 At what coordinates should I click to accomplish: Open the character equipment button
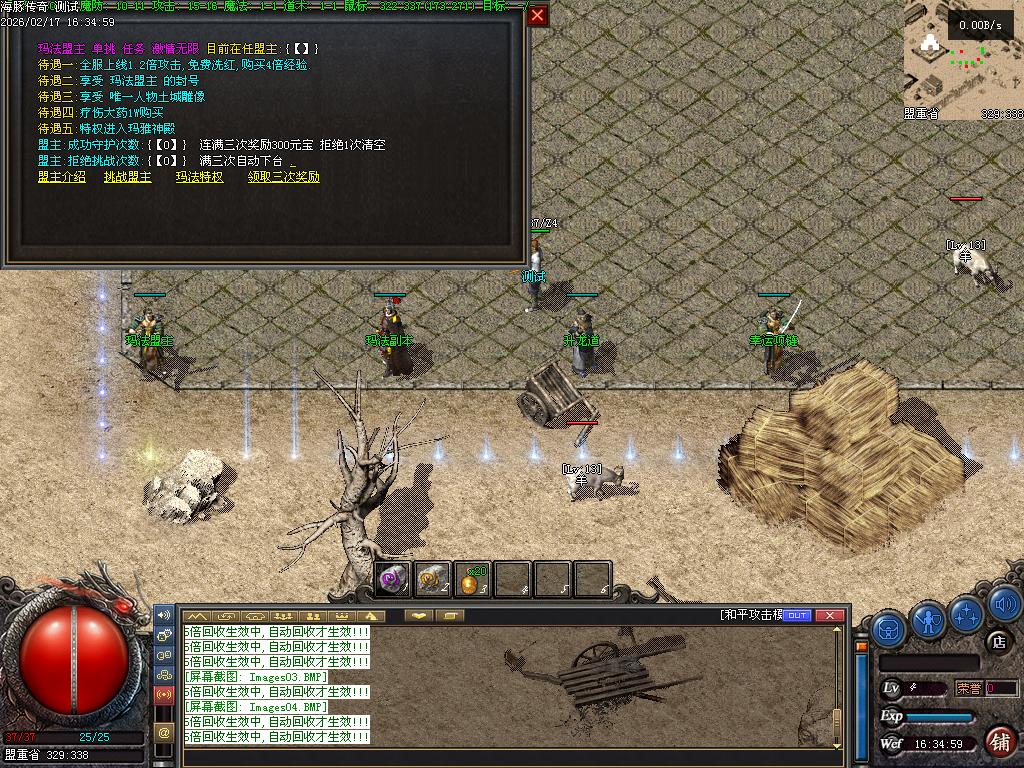[x=929, y=620]
